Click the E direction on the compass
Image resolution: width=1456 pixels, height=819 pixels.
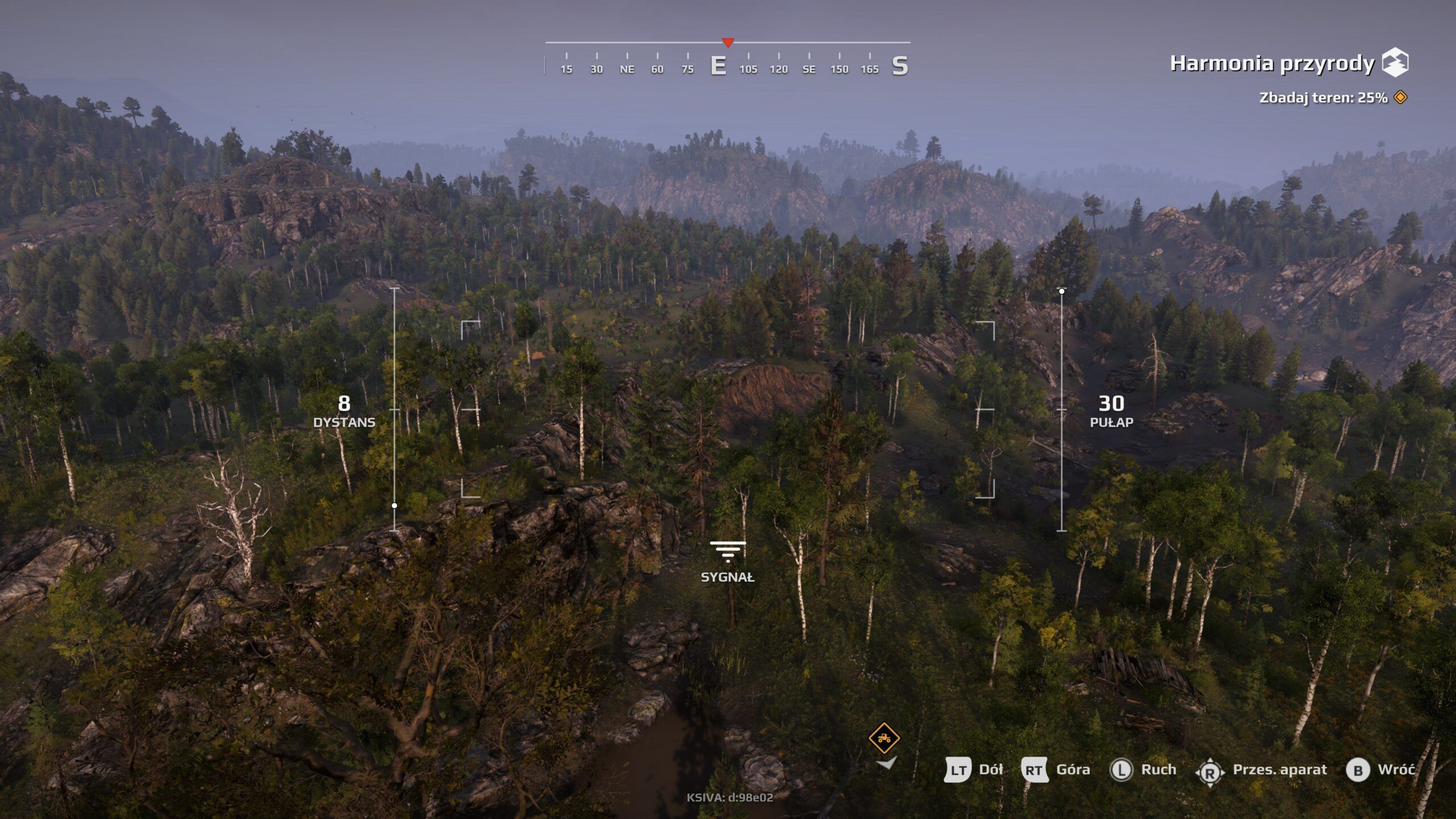click(718, 65)
